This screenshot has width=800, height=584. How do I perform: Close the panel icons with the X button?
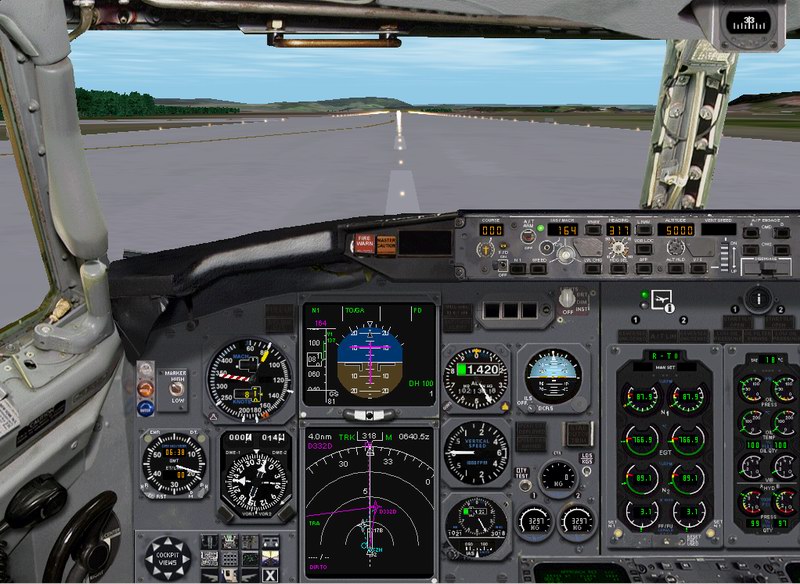(x=270, y=573)
